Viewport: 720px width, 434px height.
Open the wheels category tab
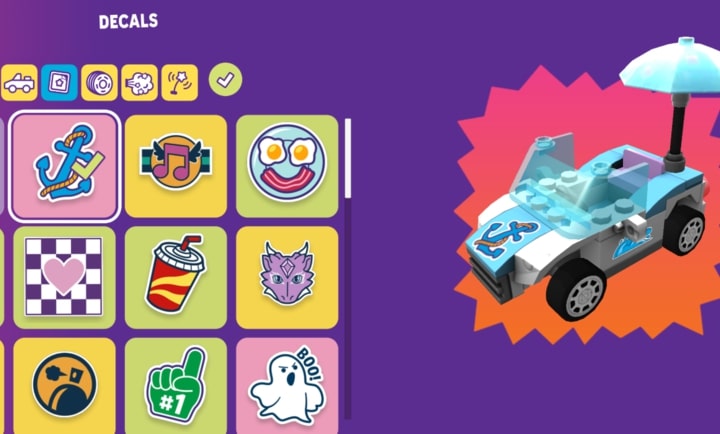point(98,83)
